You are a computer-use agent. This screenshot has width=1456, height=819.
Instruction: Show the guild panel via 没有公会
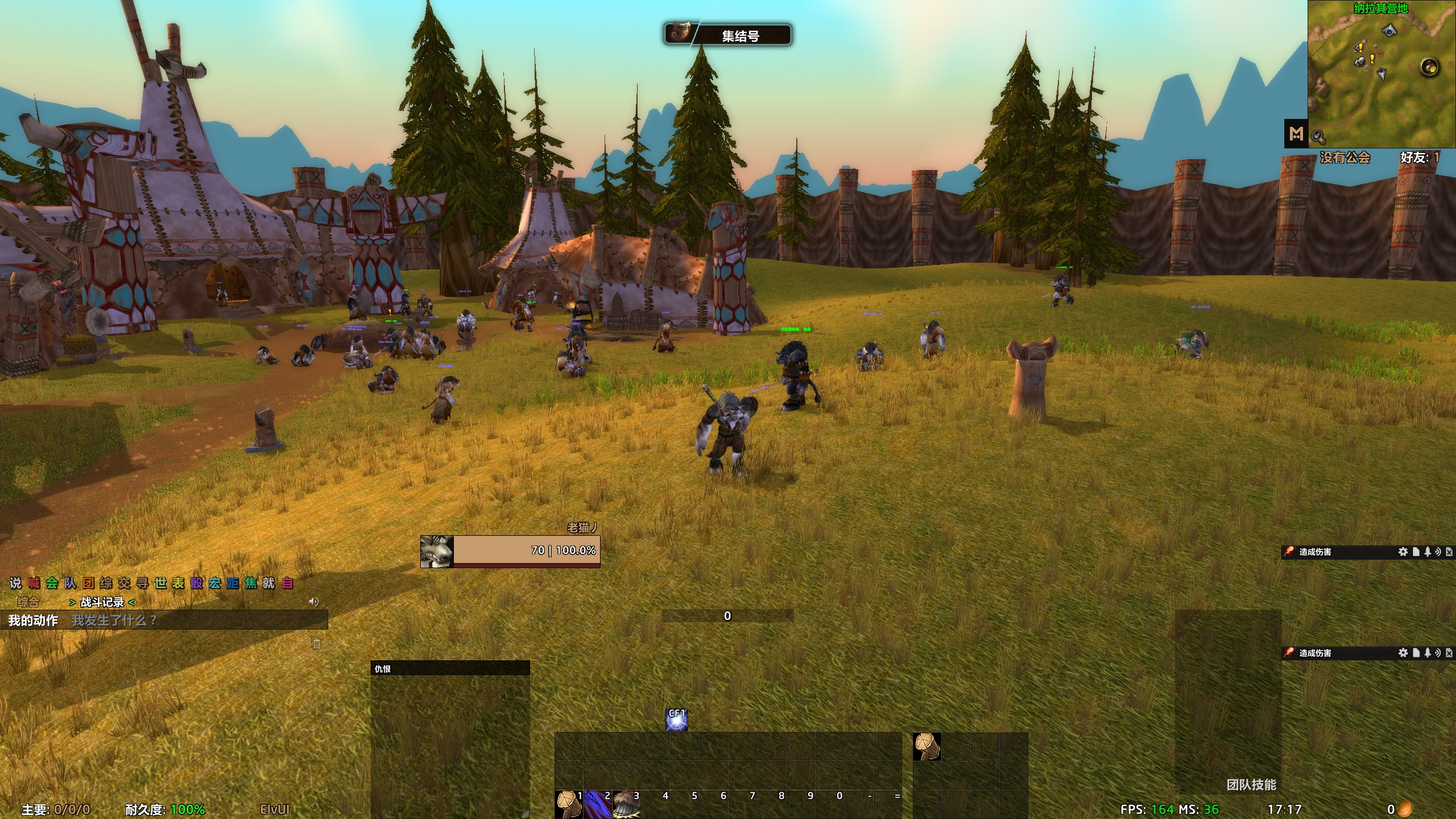(x=1345, y=158)
